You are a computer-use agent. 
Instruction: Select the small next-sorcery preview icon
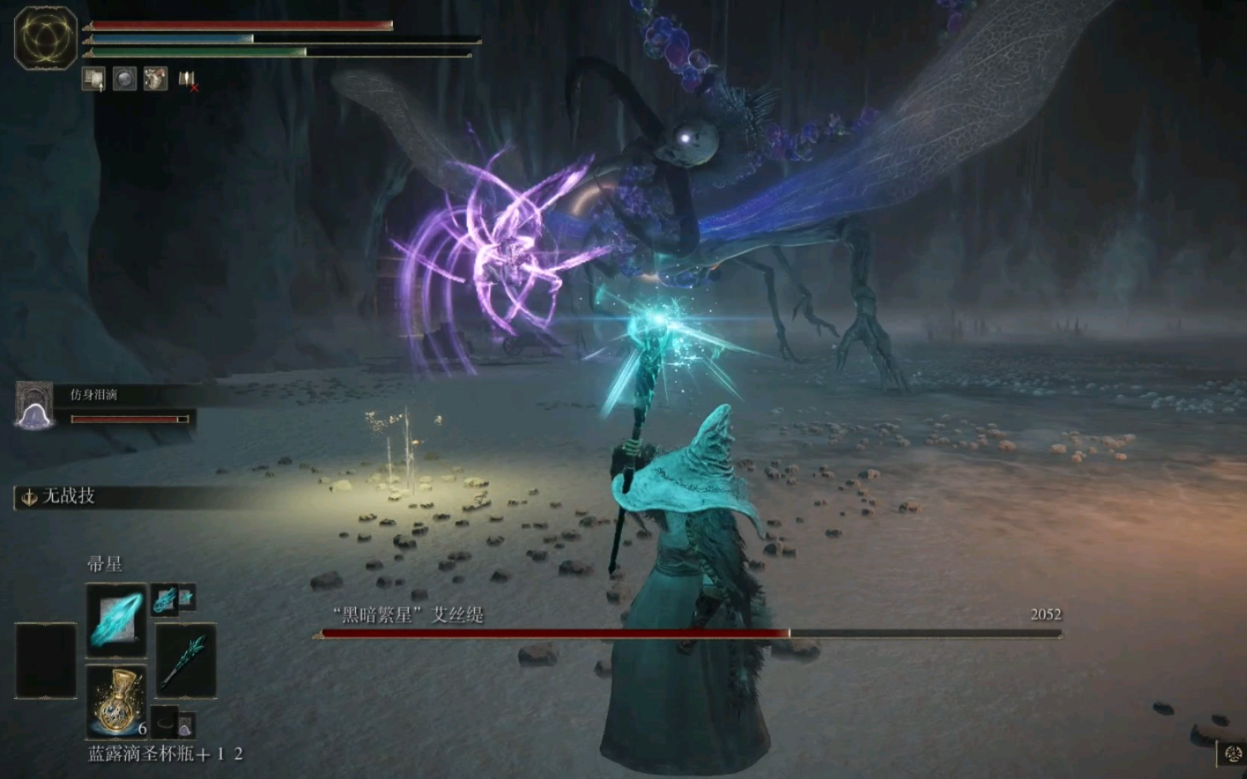click(x=166, y=599)
